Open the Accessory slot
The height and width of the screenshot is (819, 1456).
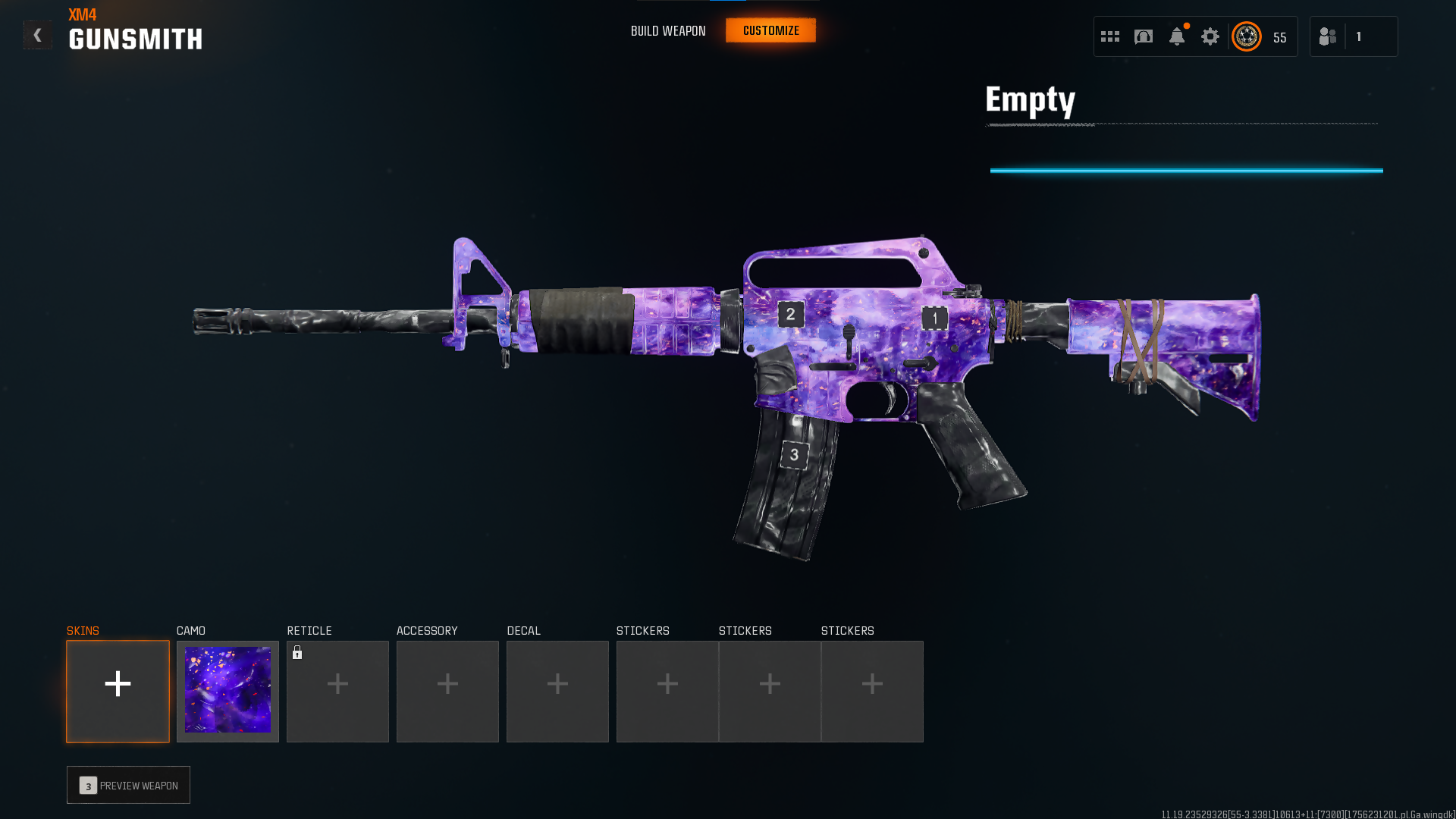(x=447, y=691)
